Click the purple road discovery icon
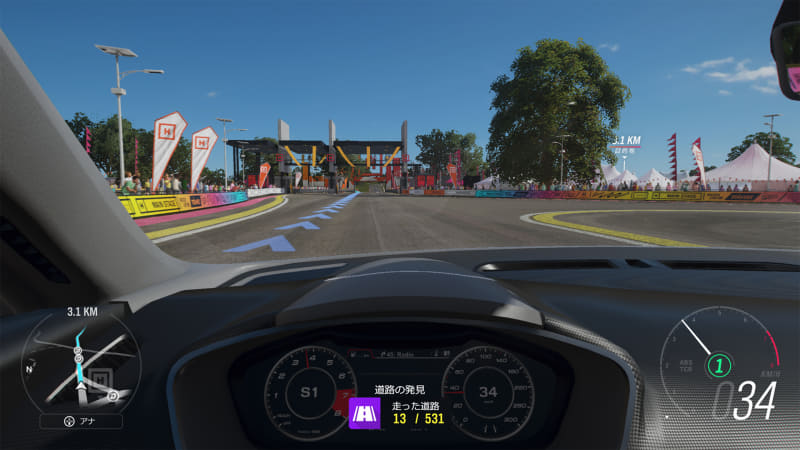This screenshot has width=800, height=450. coord(362,411)
